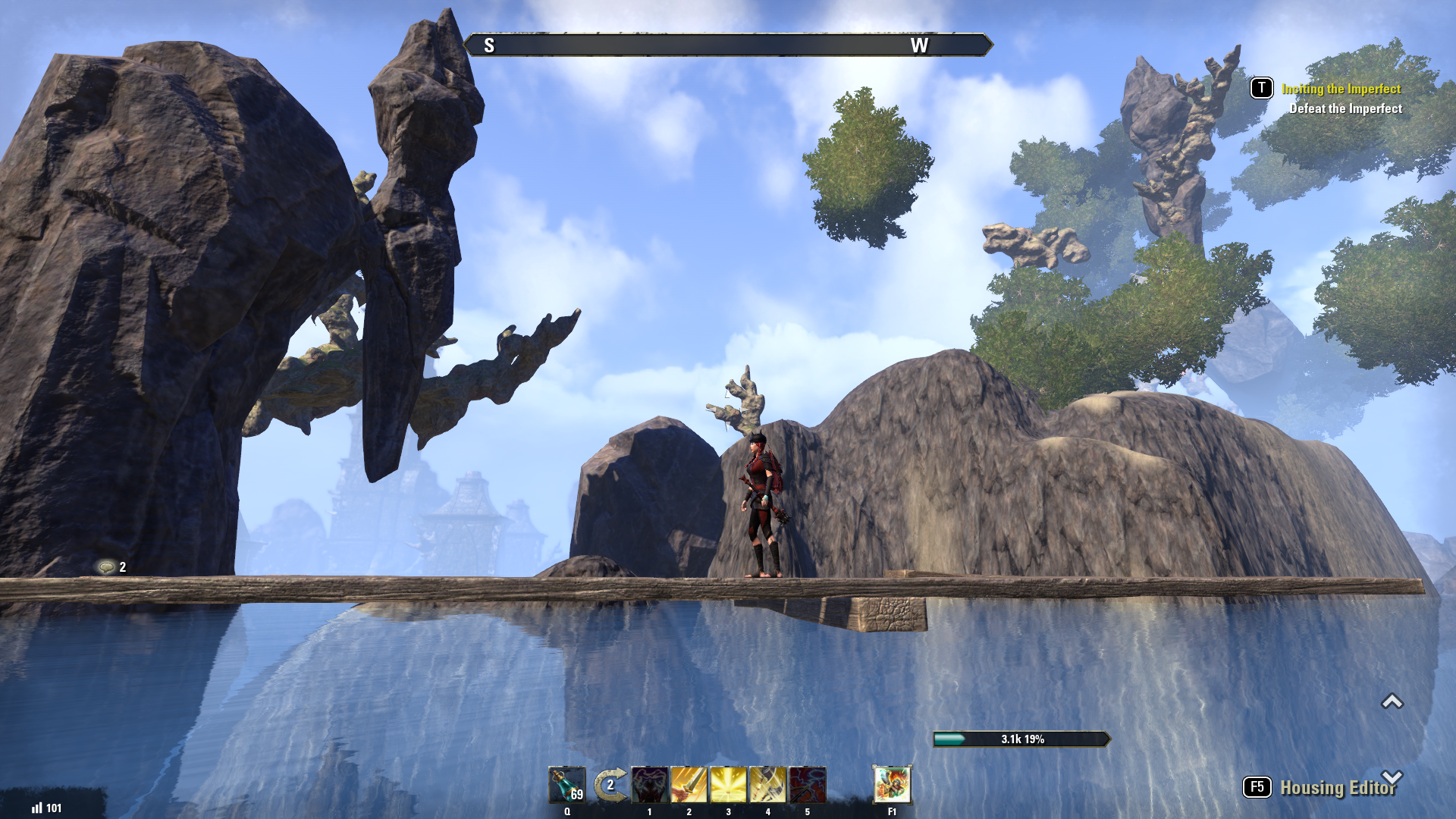Activate the golden sword thrust ability

click(689, 785)
